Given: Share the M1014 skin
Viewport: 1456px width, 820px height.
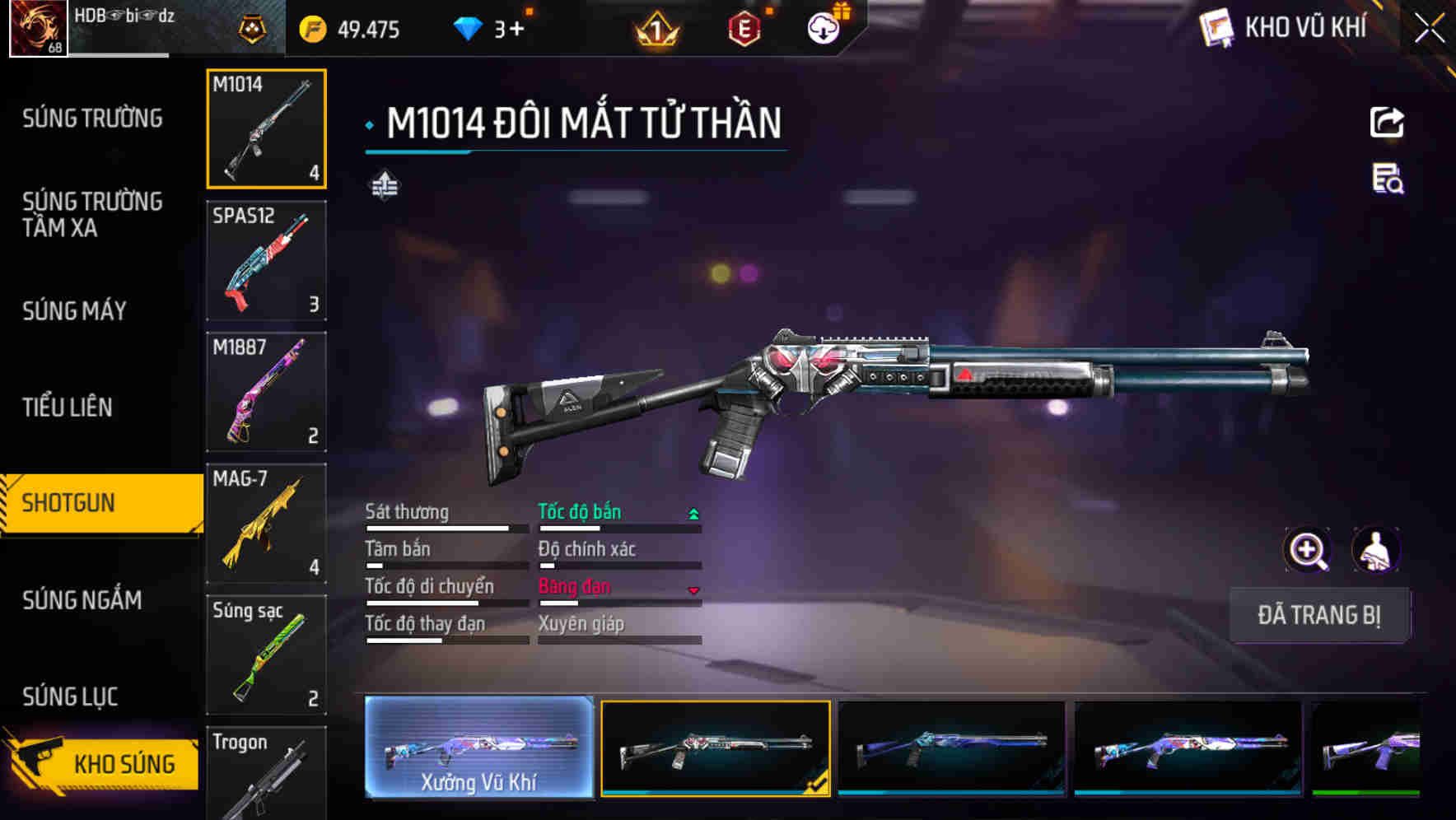Looking at the screenshot, I should point(1387,123).
